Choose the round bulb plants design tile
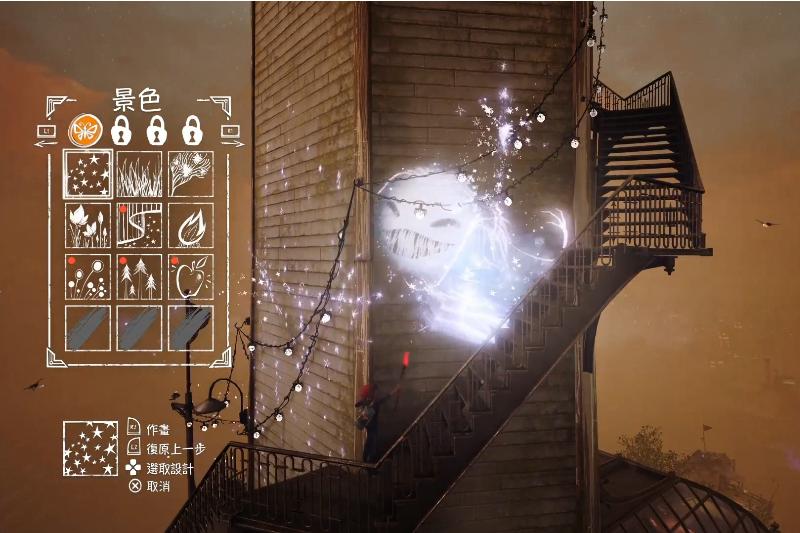This screenshot has width=800, height=533. [87, 277]
